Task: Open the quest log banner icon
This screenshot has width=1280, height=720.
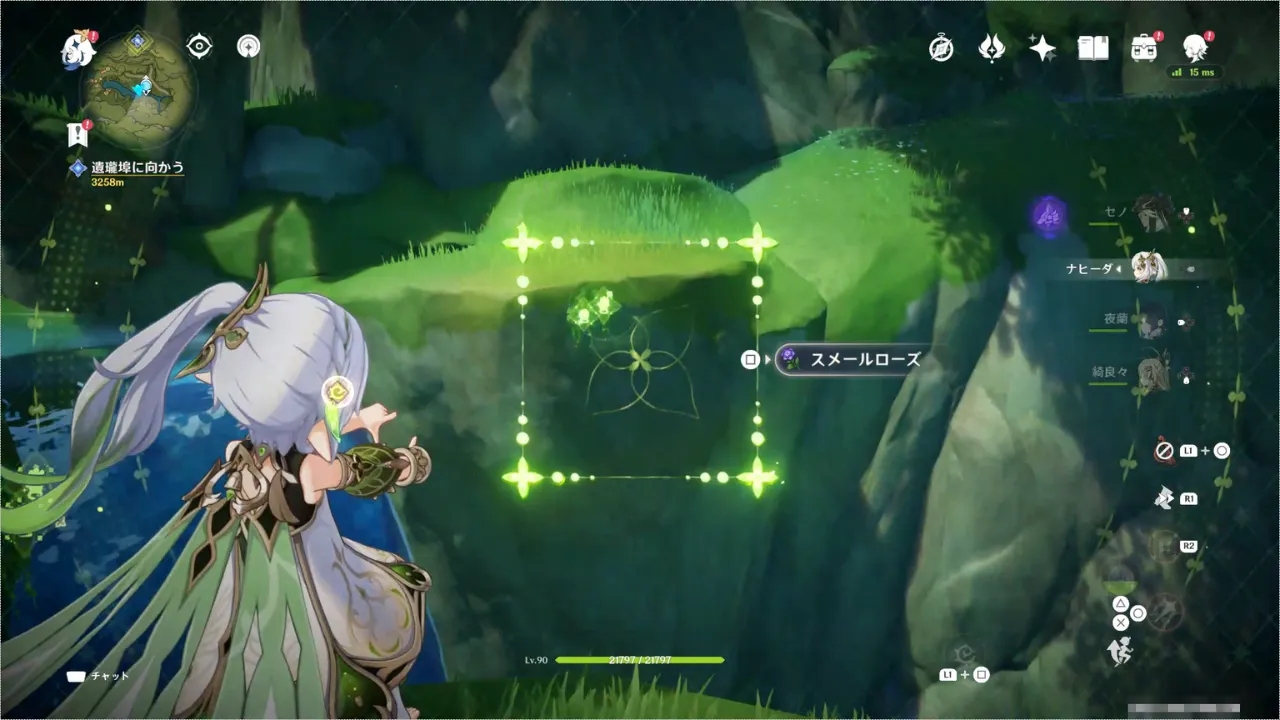Action: (78, 134)
